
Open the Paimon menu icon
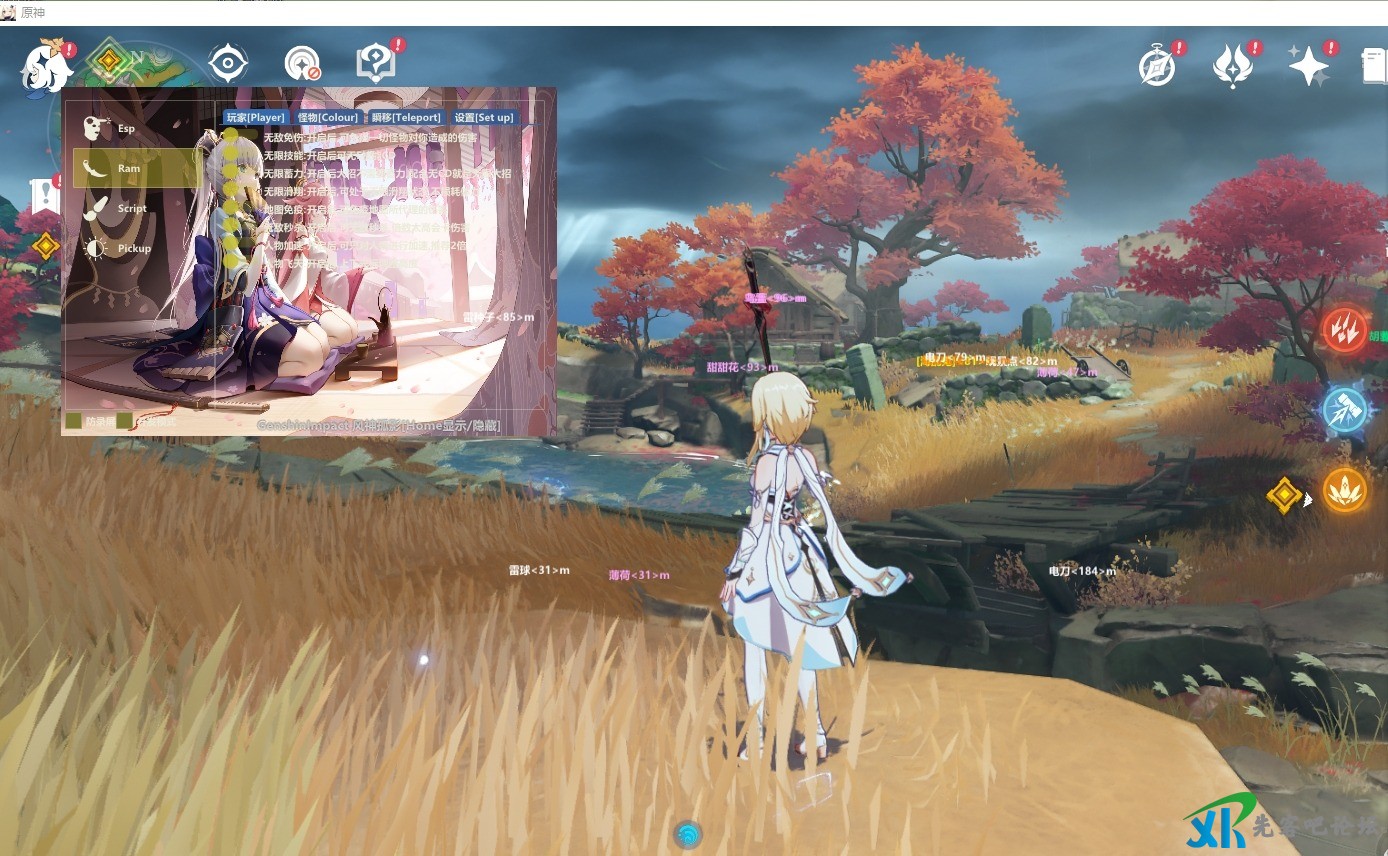coord(47,66)
